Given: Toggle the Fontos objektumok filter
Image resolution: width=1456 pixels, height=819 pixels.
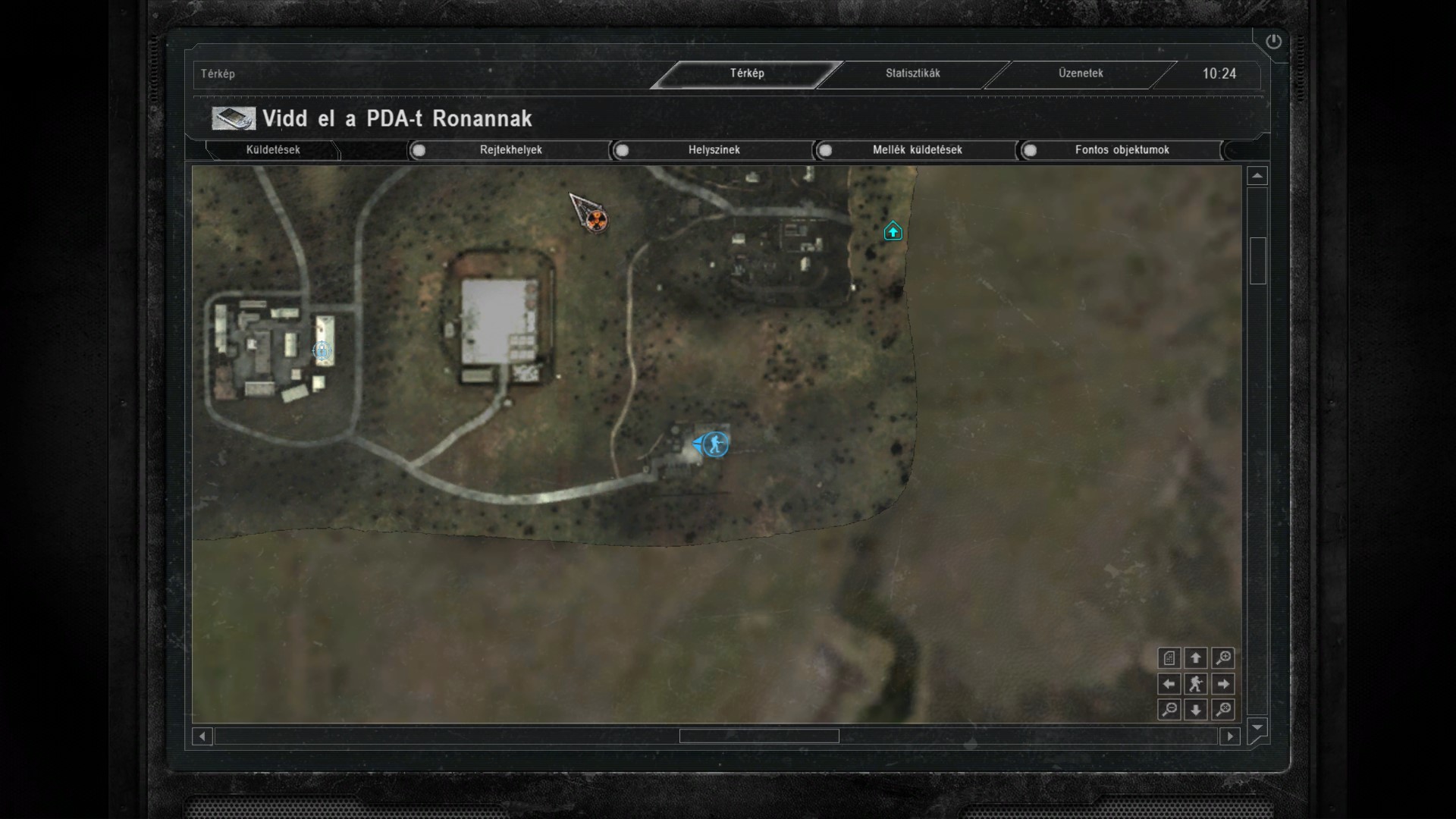Looking at the screenshot, I should coord(1030,150).
